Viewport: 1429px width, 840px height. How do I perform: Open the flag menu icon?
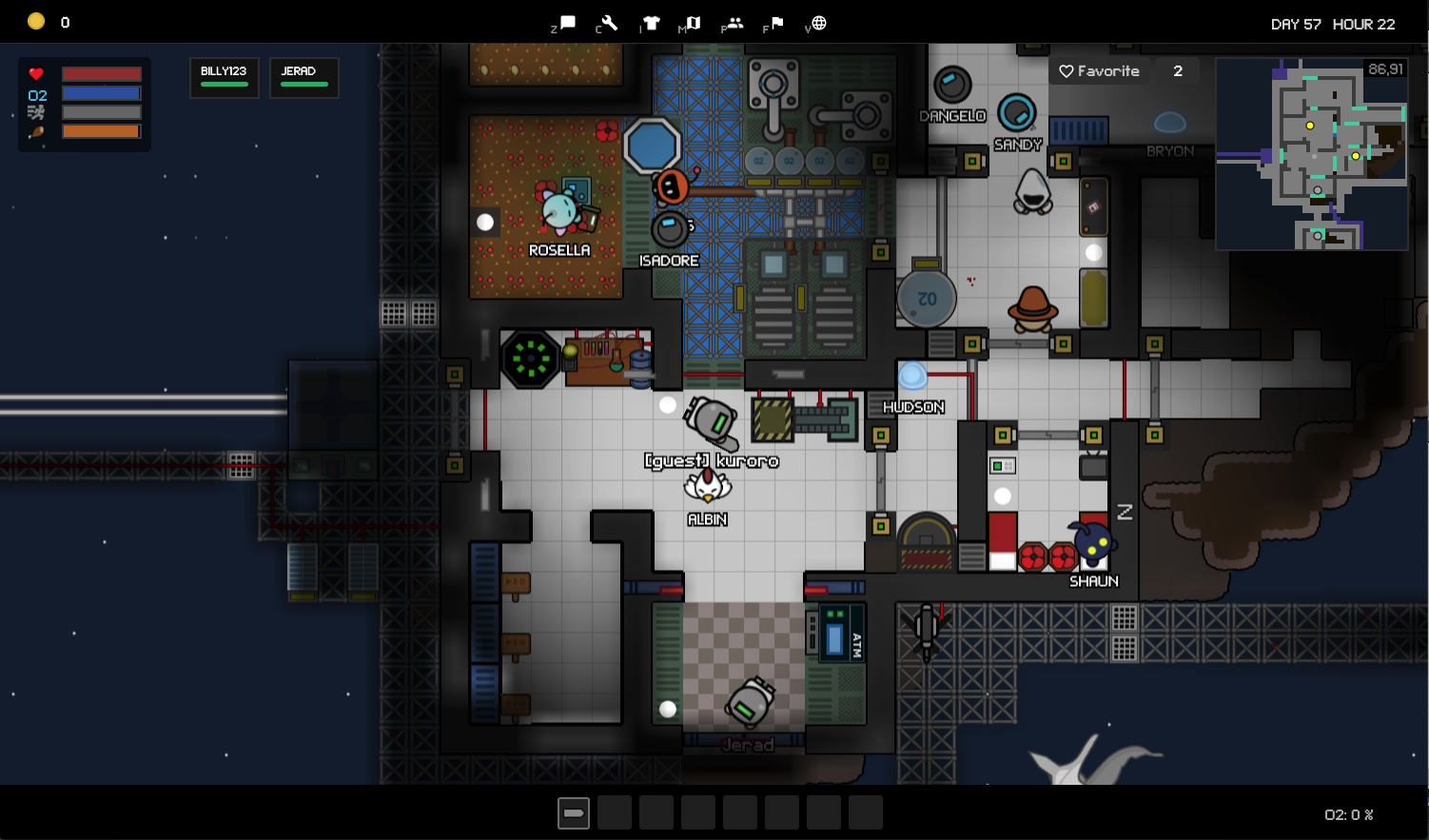point(775,23)
